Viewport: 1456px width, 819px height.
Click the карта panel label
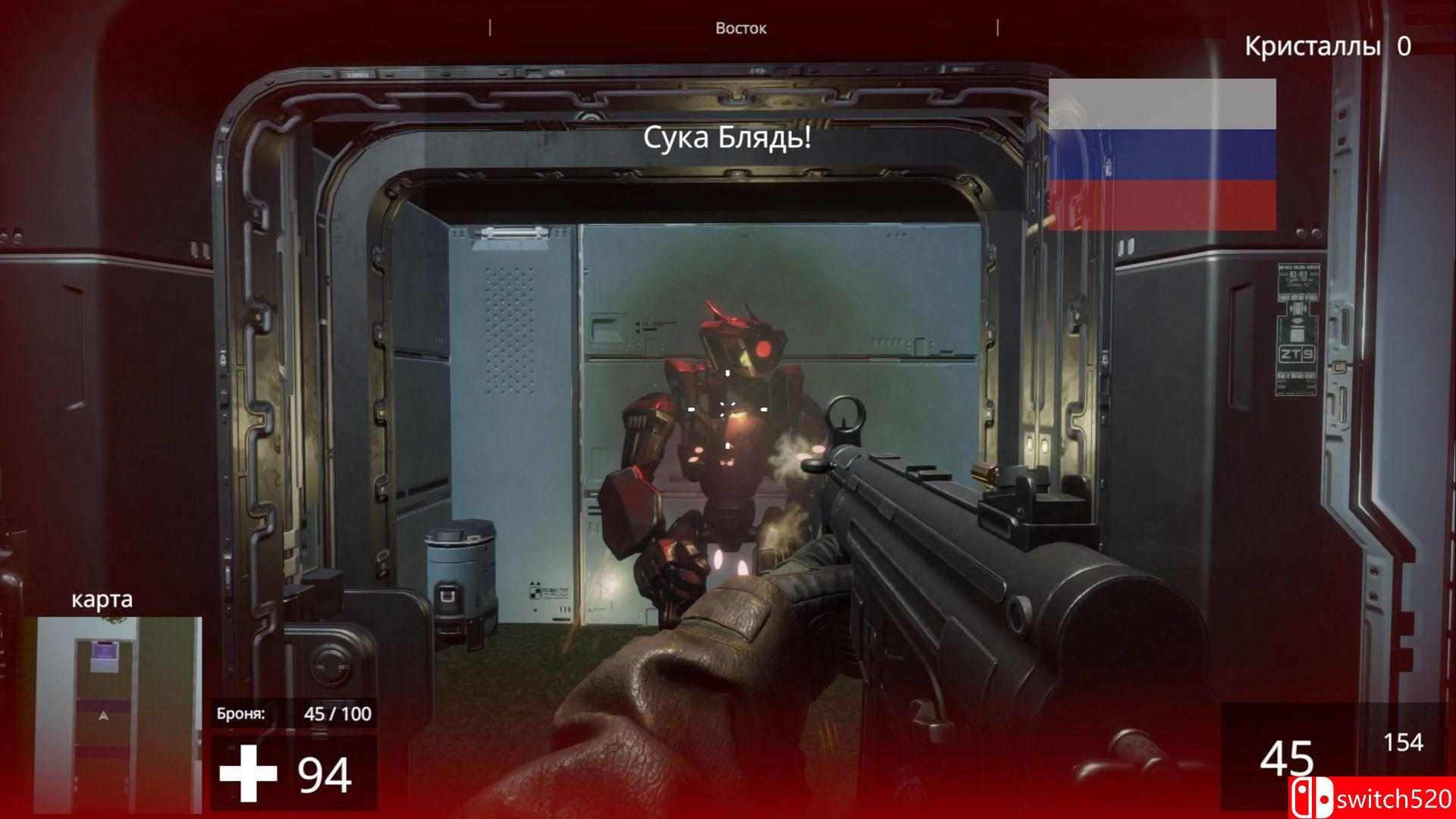click(x=102, y=600)
